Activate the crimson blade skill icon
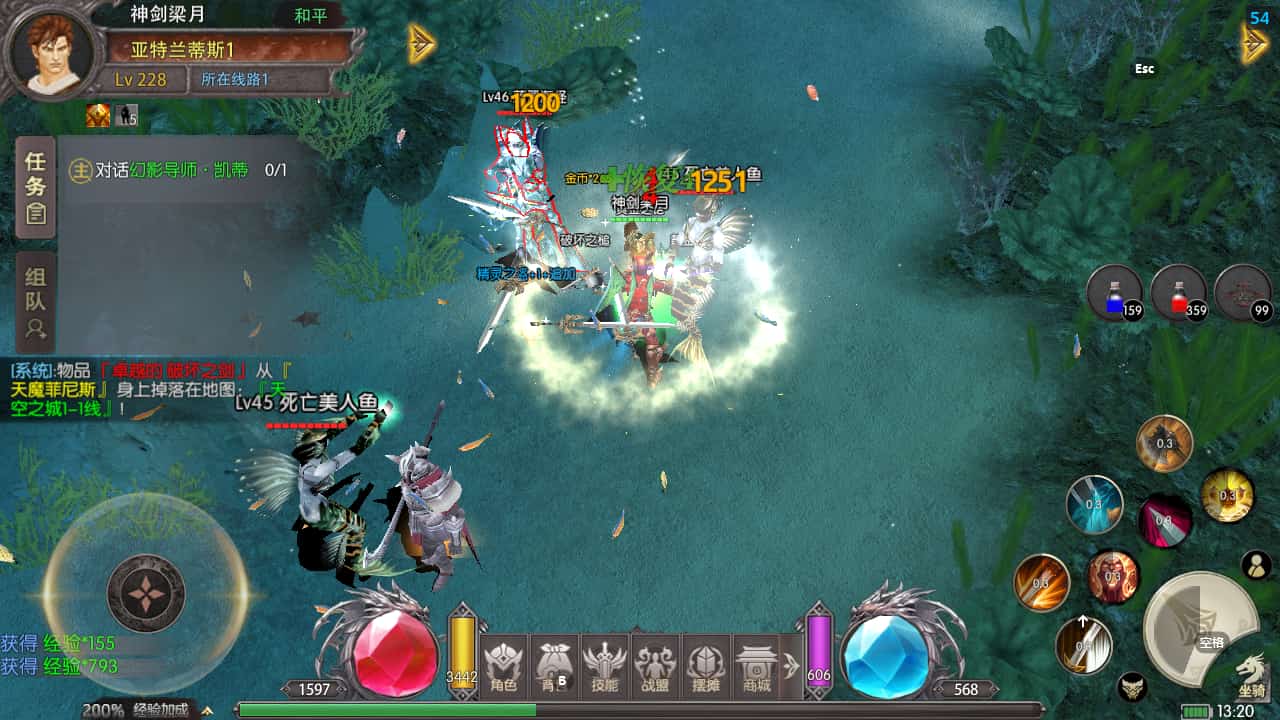The height and width of the screenshot is (720, 1280). [1165, 521]
